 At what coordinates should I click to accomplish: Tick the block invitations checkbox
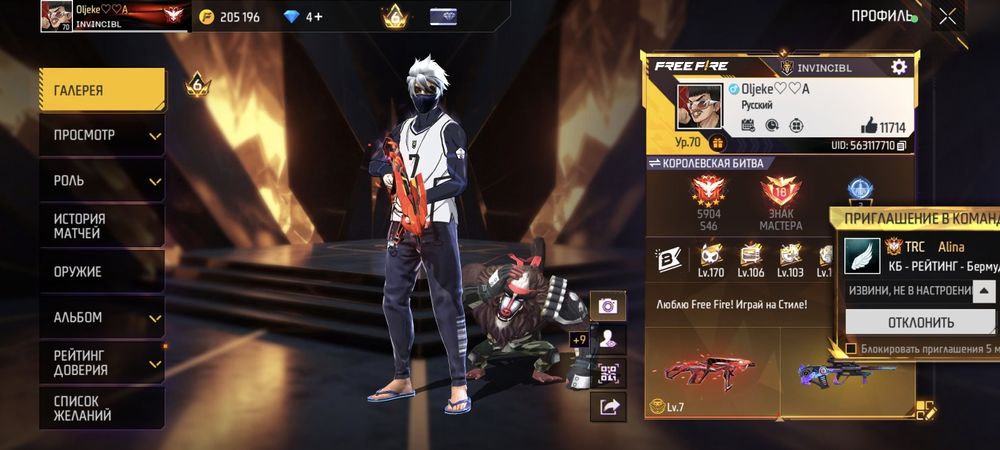coord(851,349)
